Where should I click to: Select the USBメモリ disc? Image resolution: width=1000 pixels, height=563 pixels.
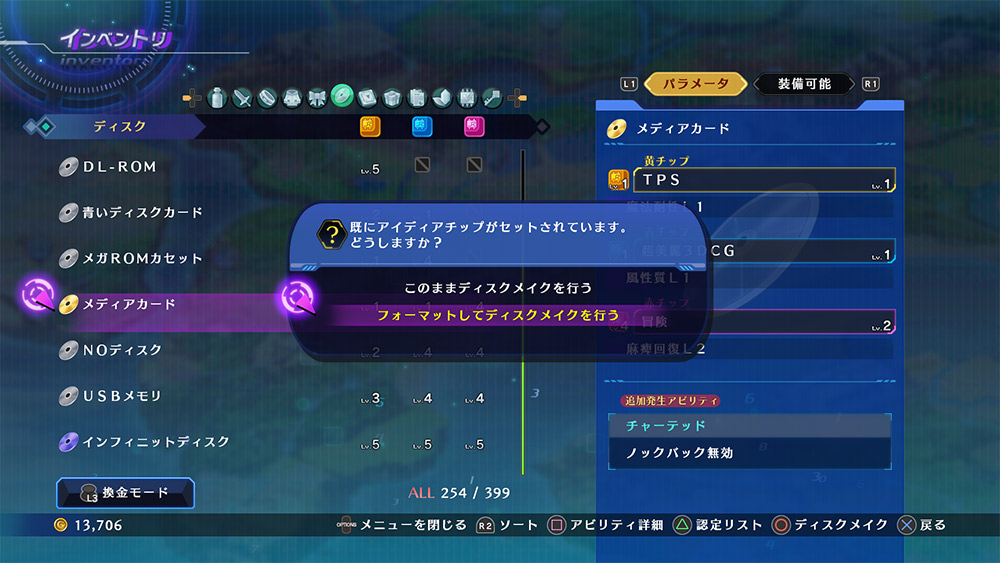pos(122,396)
